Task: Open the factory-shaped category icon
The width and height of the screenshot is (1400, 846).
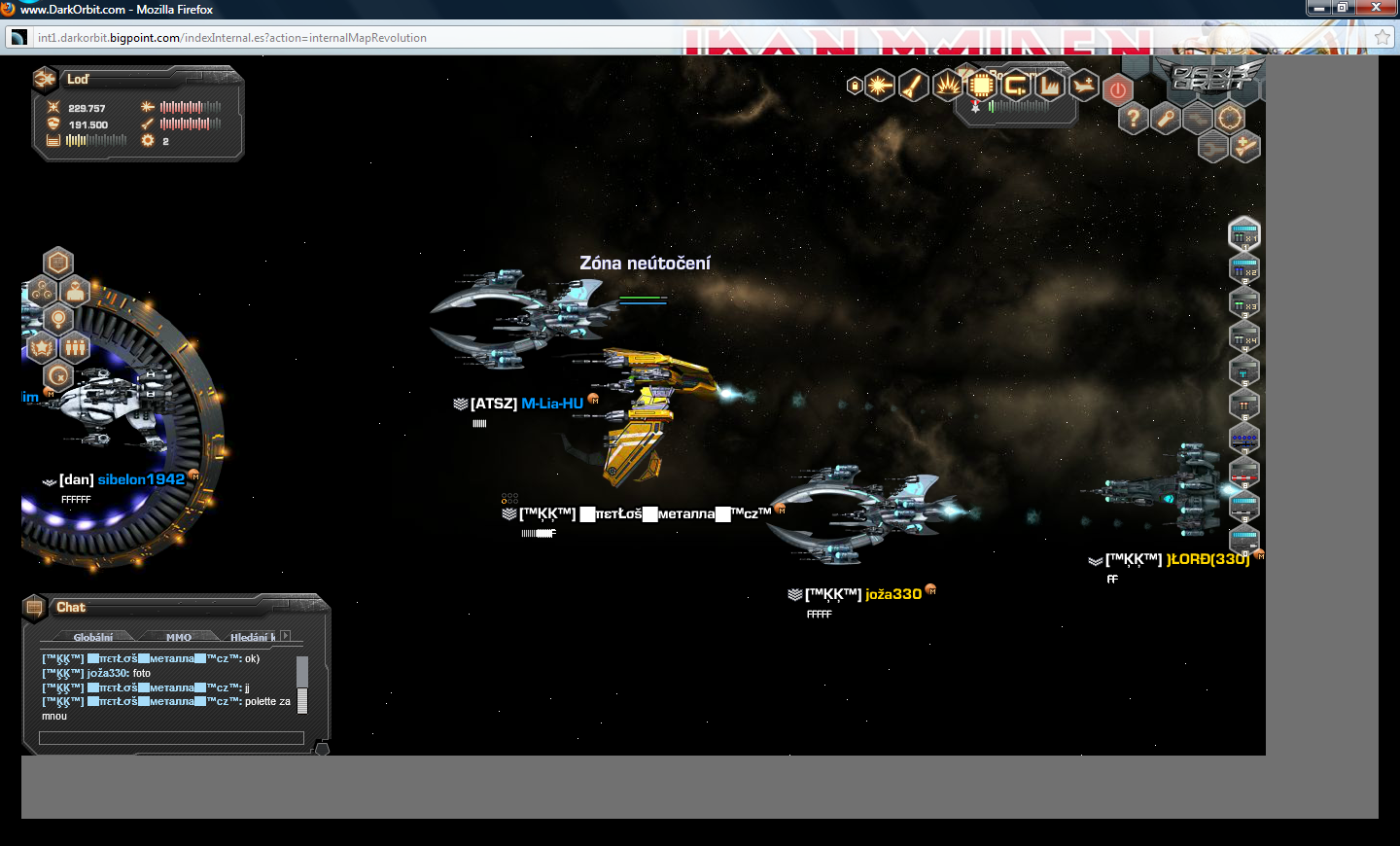Action: 1050,86
